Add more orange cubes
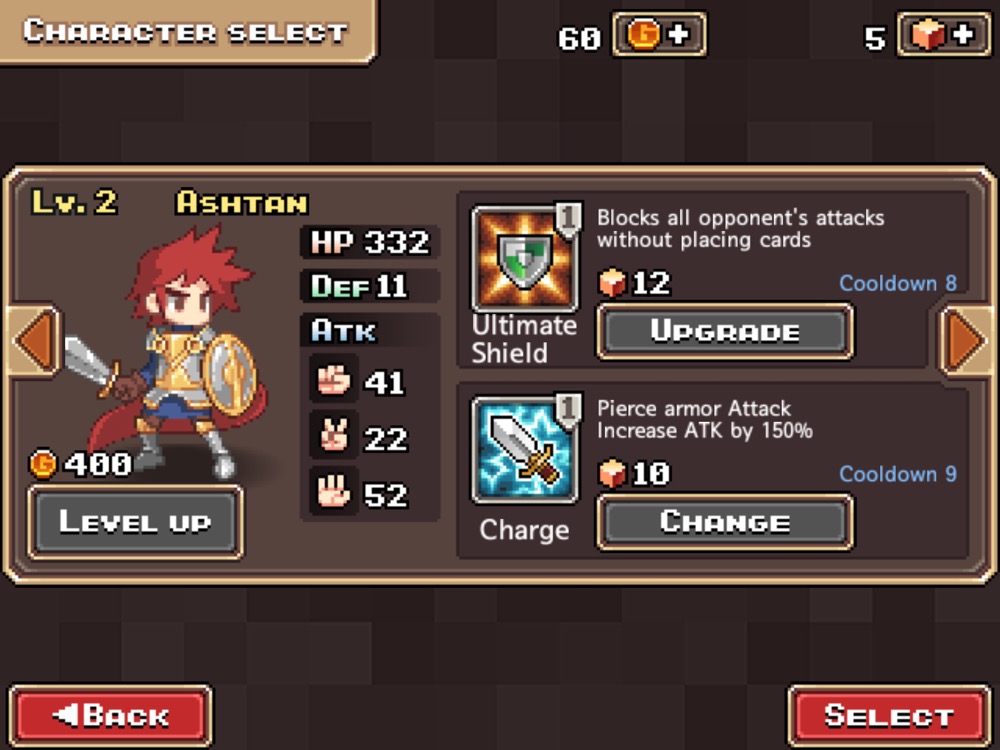 point(943,35)
